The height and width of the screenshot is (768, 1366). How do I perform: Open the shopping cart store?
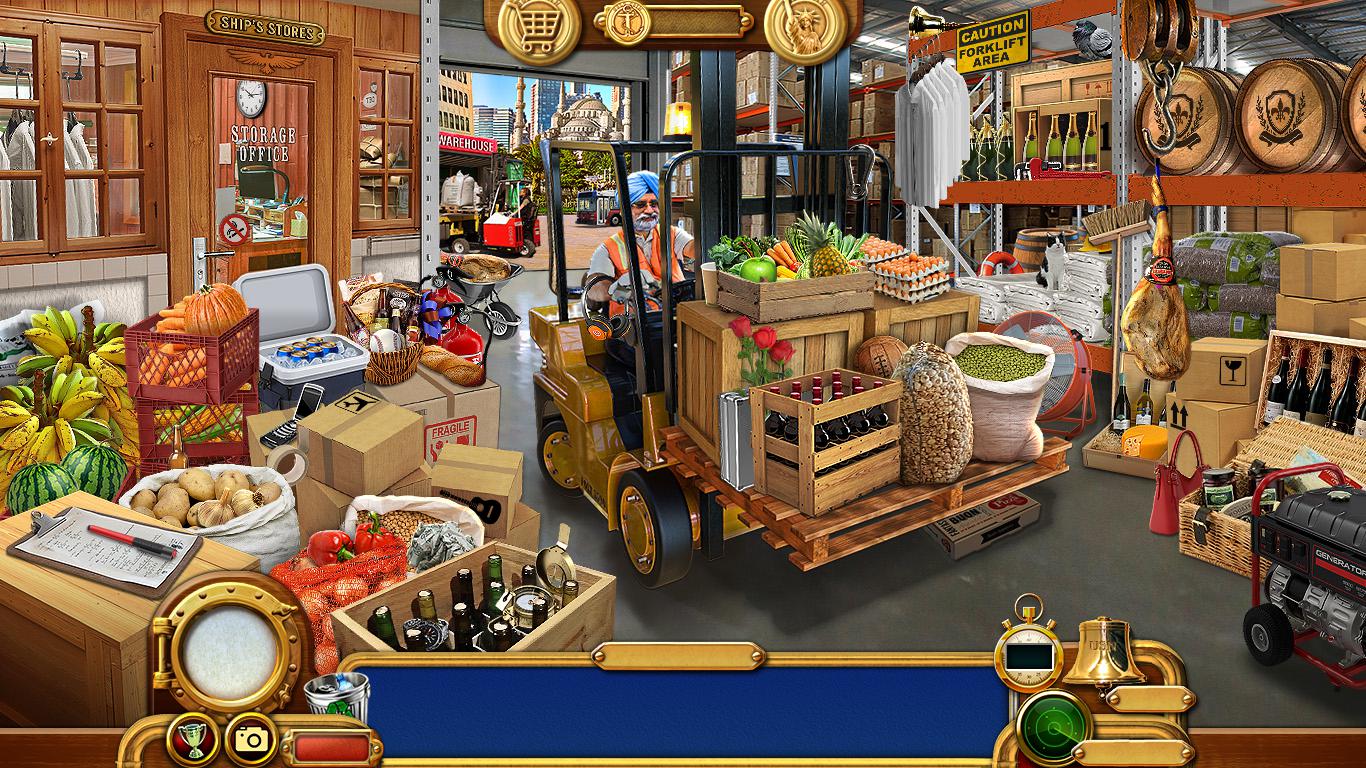[x=539, y=27]
